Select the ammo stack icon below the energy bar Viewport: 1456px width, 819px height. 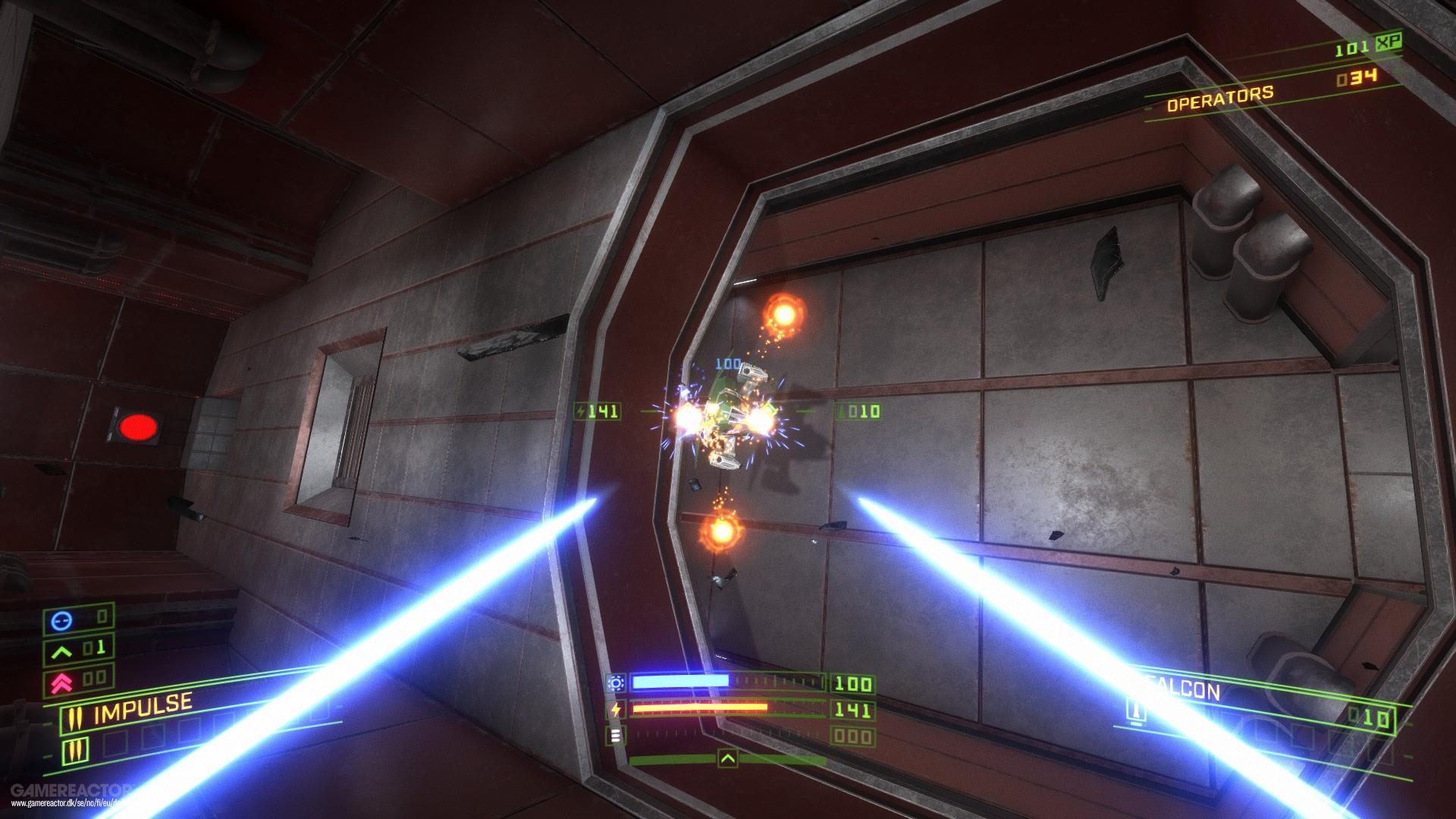[x=616, y=736]
